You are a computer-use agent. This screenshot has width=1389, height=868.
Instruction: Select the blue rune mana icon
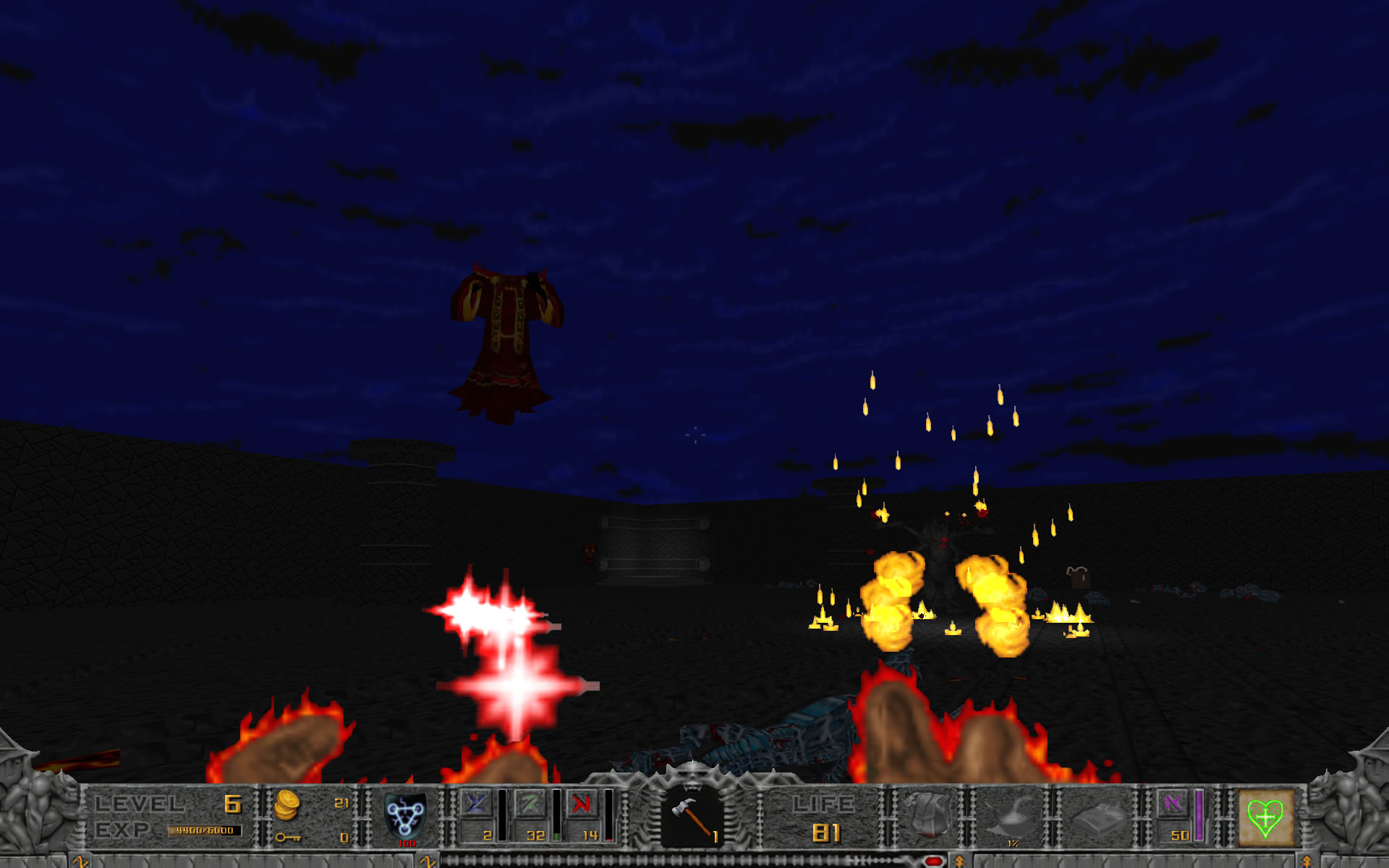pyautogui.click(x=476, y=804)
